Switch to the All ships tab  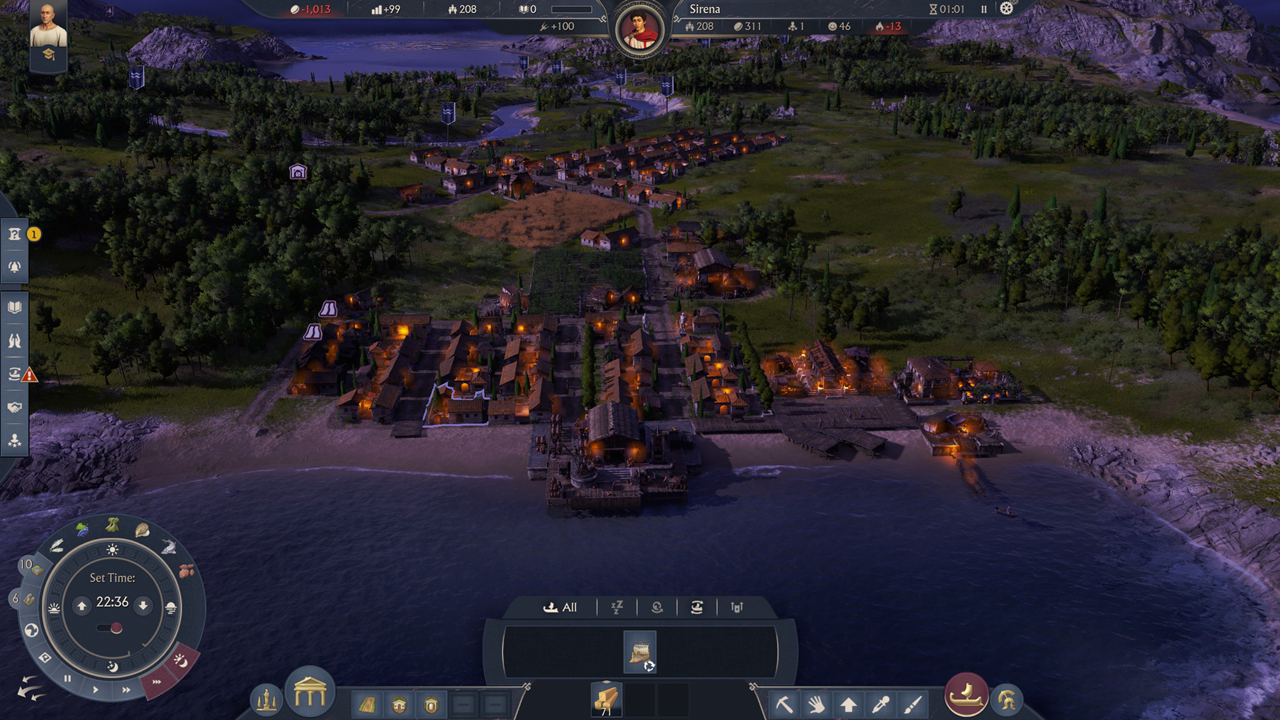pos(560,607)
